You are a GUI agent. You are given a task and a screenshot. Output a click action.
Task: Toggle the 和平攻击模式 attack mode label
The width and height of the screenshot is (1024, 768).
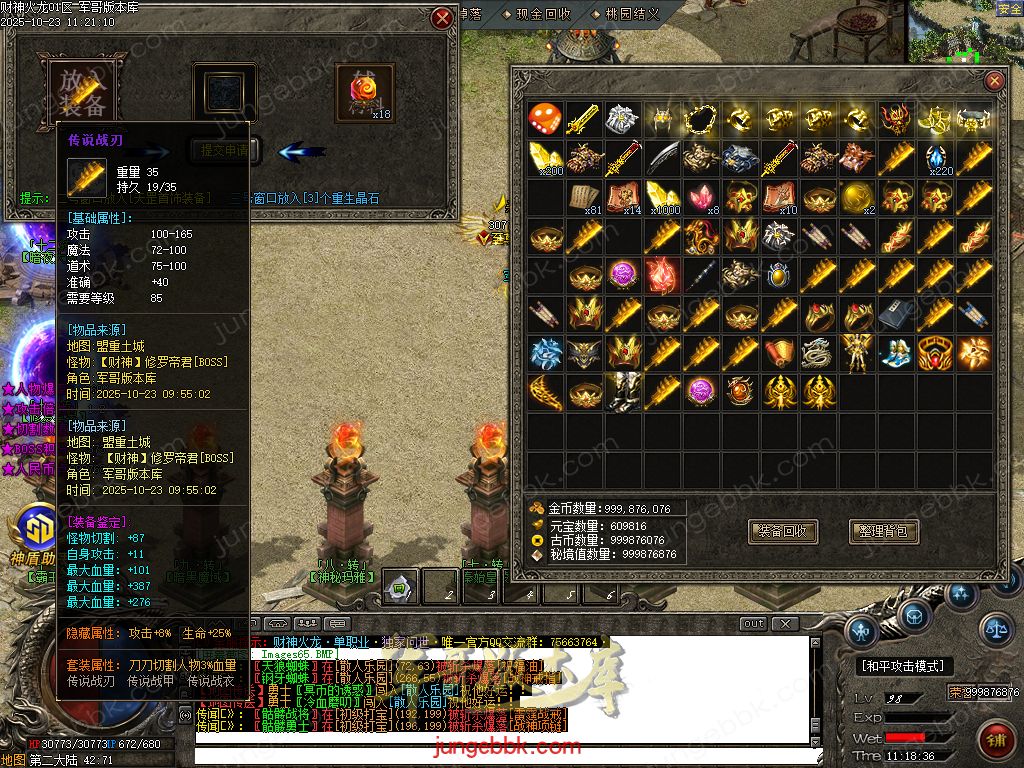(x=902, y=665)
